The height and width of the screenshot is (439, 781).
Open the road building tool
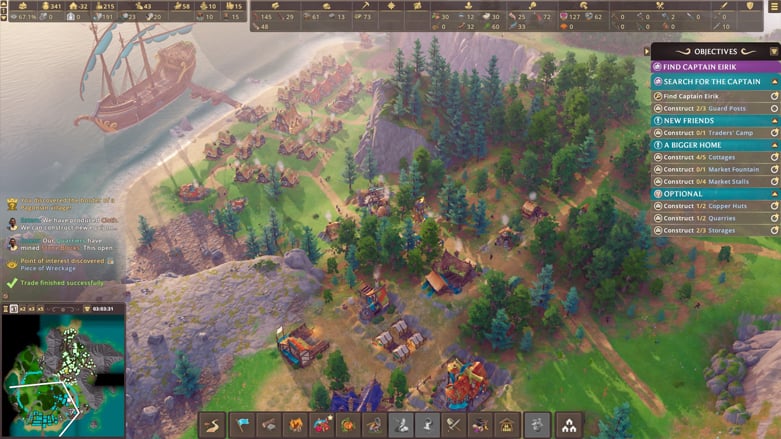[213, 425]
